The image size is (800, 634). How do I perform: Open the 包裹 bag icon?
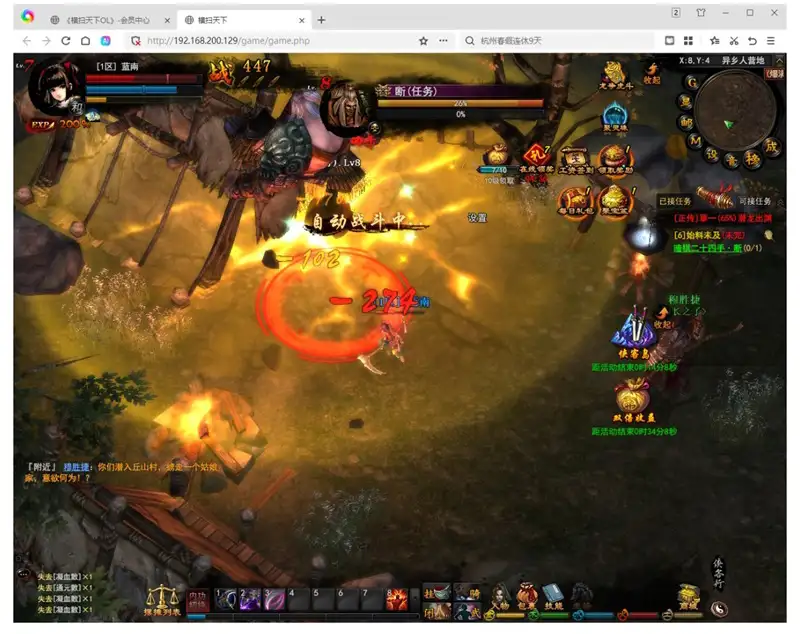[x=526, y=594]
